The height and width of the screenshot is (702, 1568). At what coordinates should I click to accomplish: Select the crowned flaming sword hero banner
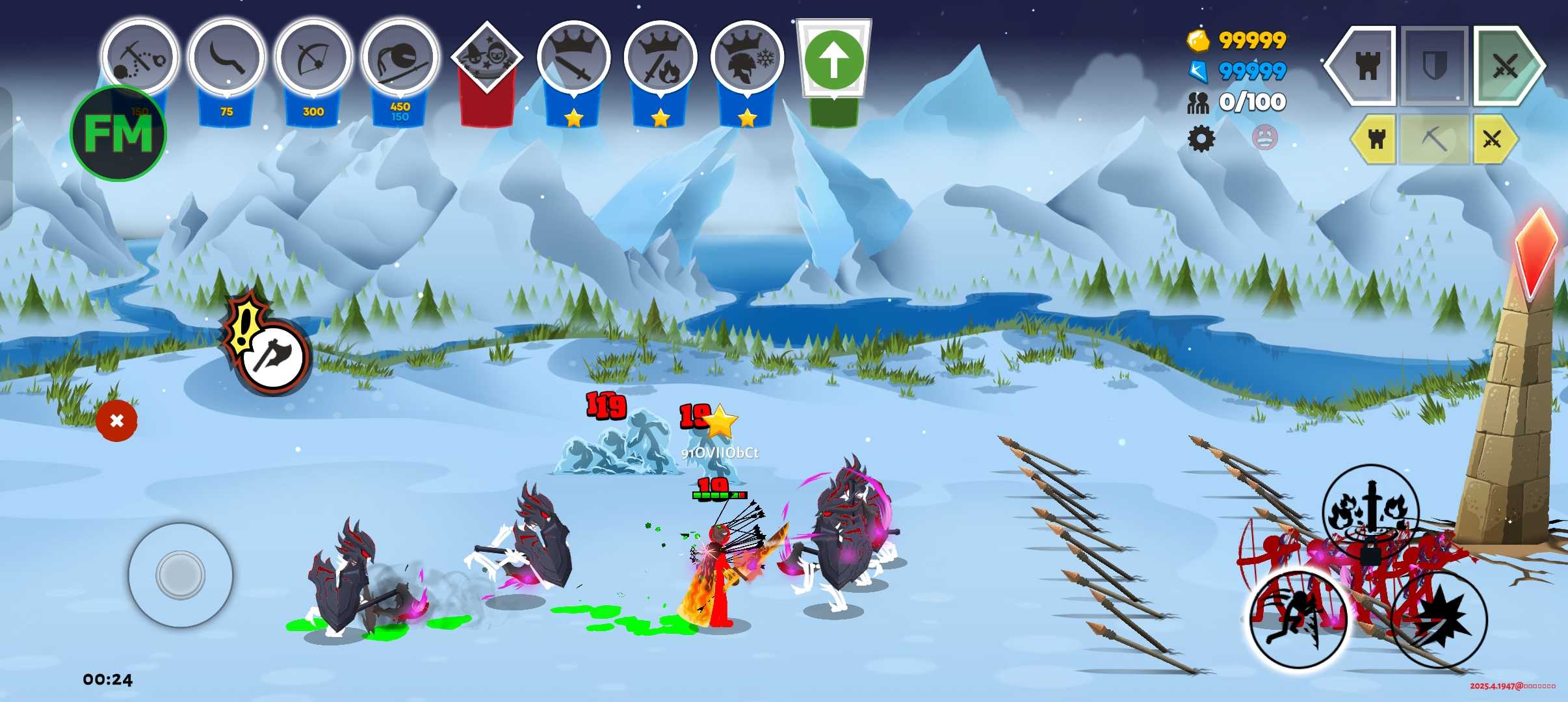pos(660,58)
